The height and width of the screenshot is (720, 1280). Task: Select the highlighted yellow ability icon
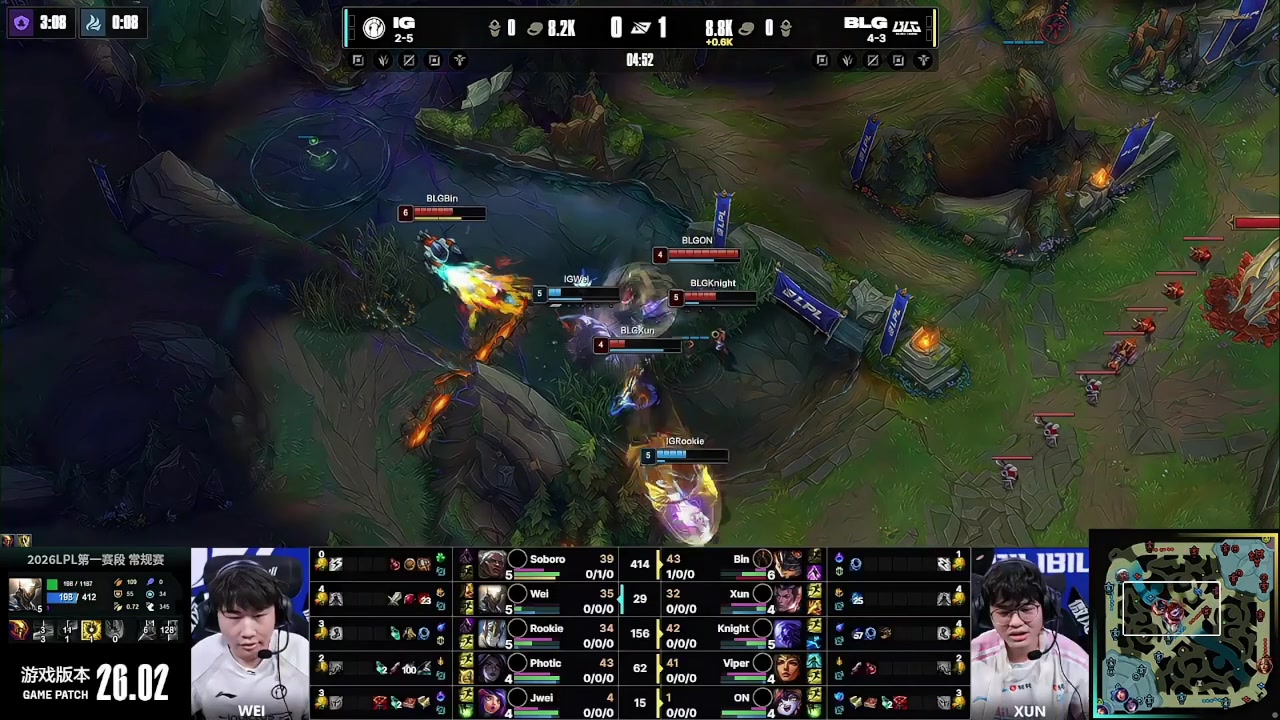point(91,631)
